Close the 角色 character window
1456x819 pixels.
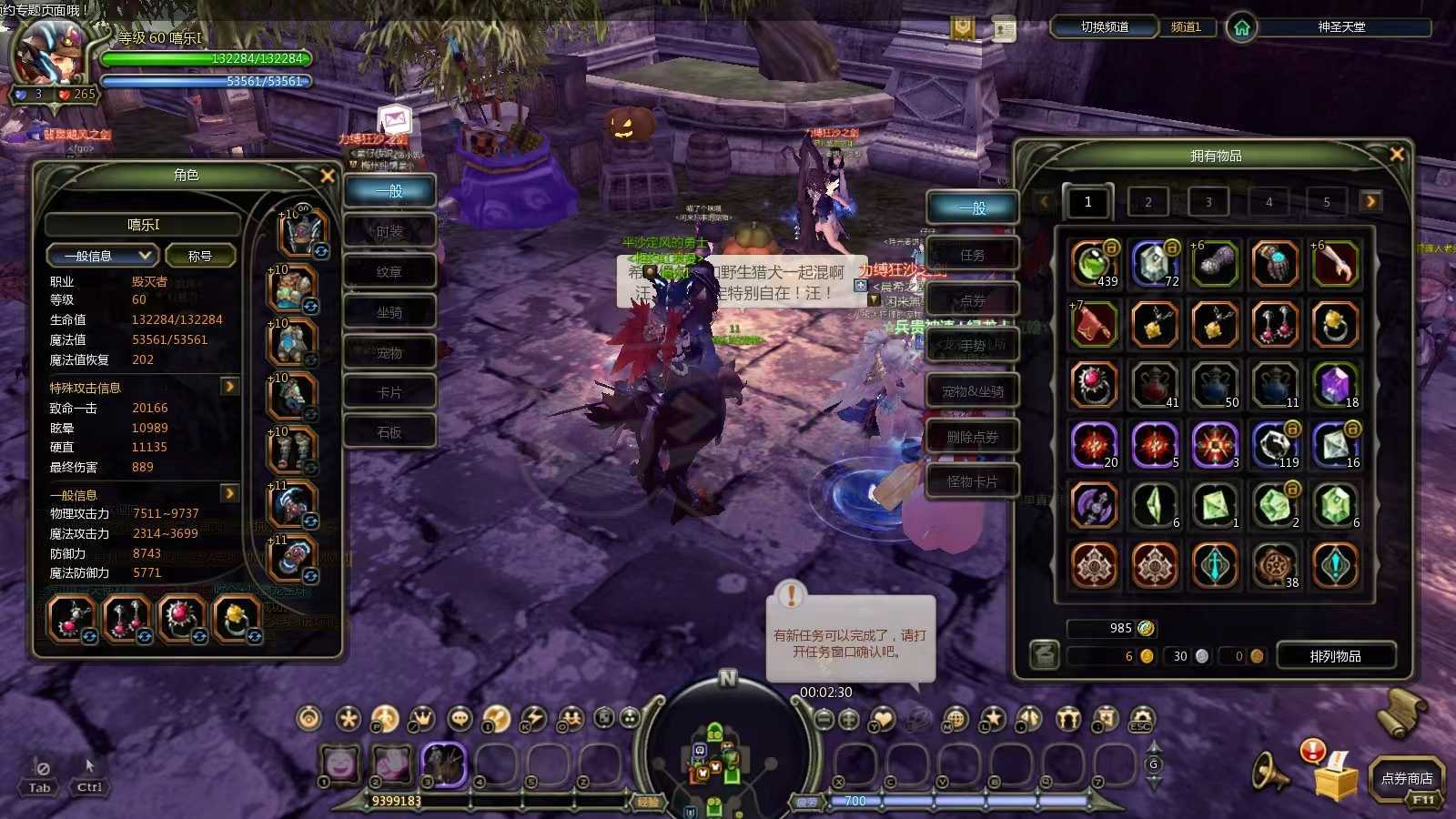point(328,176)
